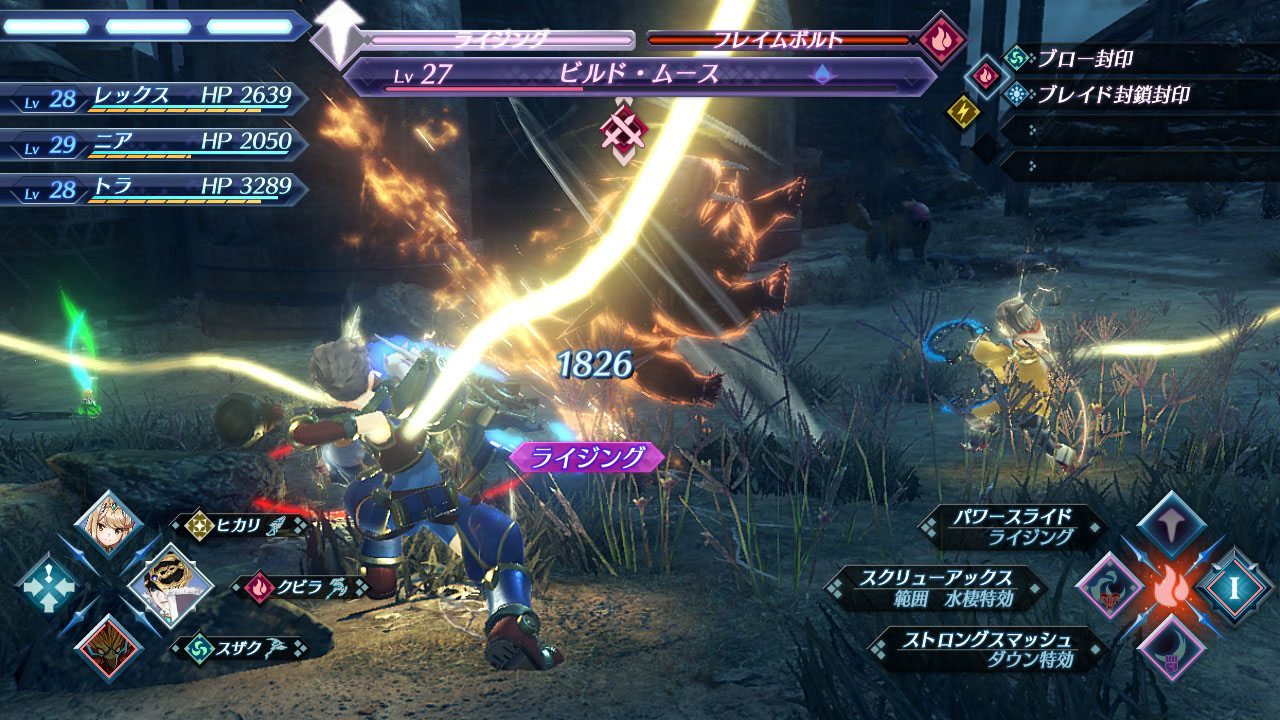Click the ビルド・ムース enemy name bar
This screenshot has height=720, width=1280.
tap(640, 74)
